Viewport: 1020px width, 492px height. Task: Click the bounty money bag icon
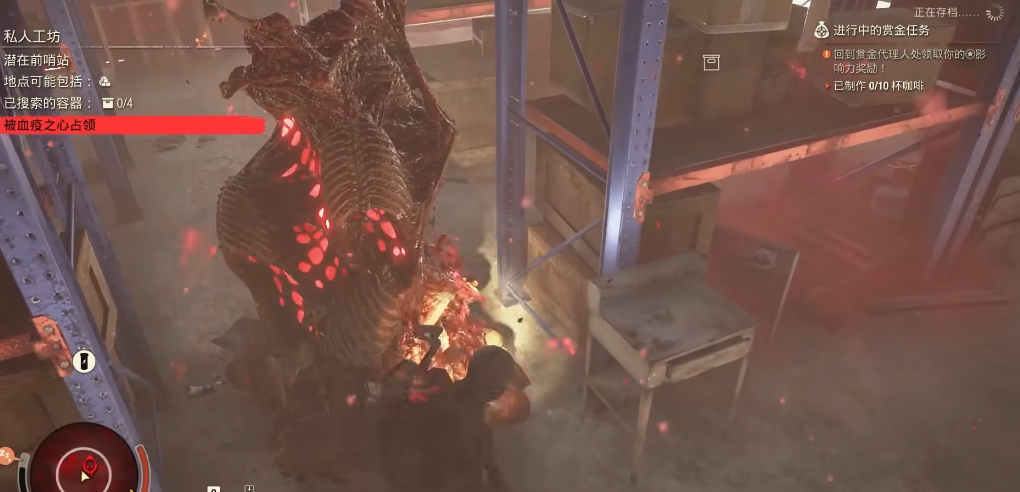[821, 30]
